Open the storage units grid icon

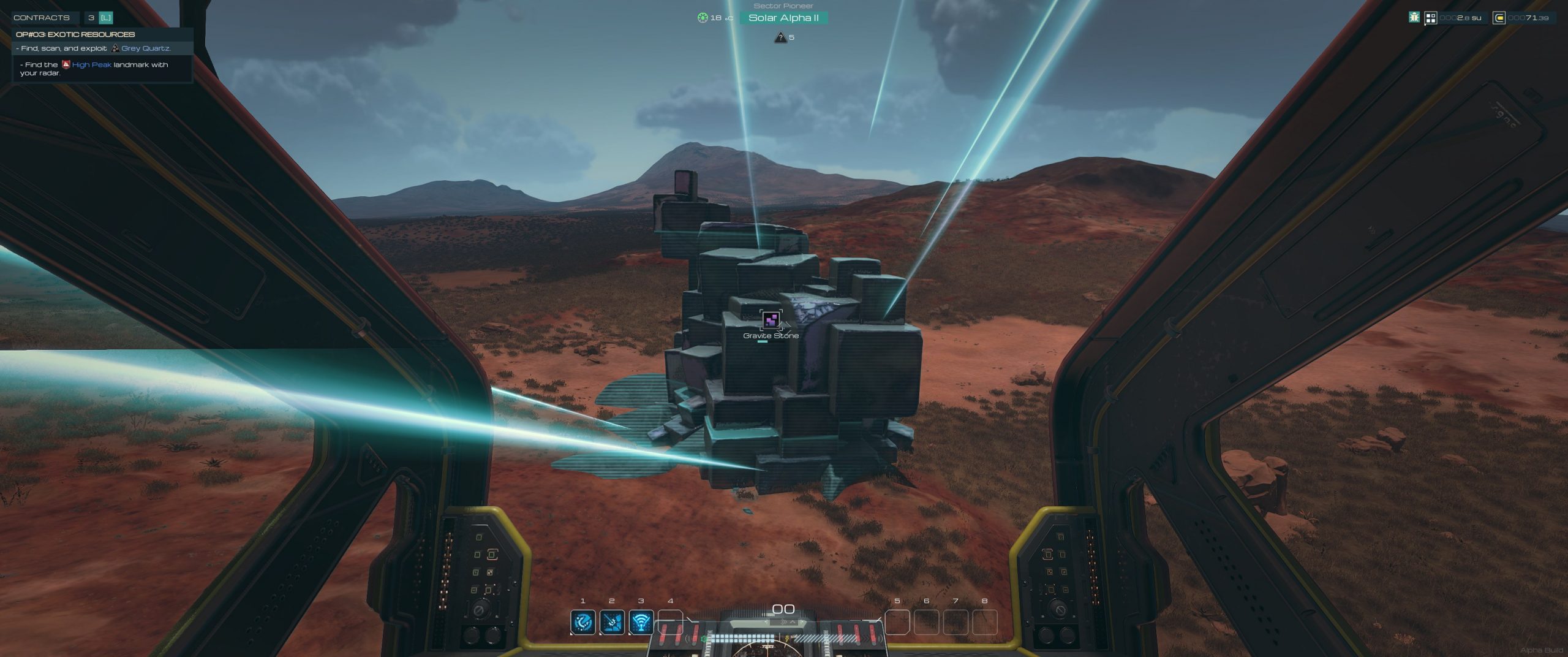pyautogui.click(x=1431, y=18)
